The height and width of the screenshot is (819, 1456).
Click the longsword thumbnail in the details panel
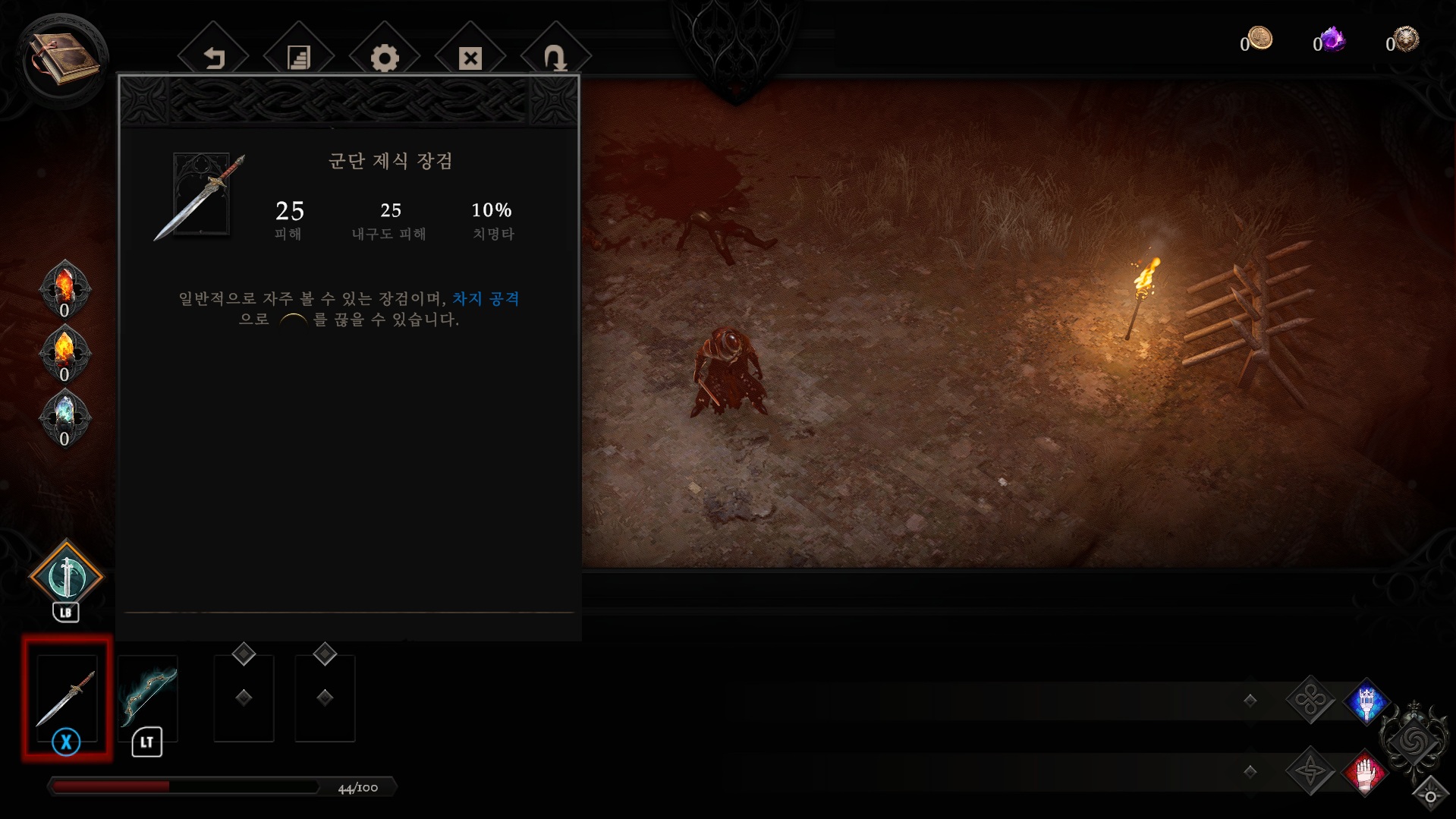click(201, 195)
